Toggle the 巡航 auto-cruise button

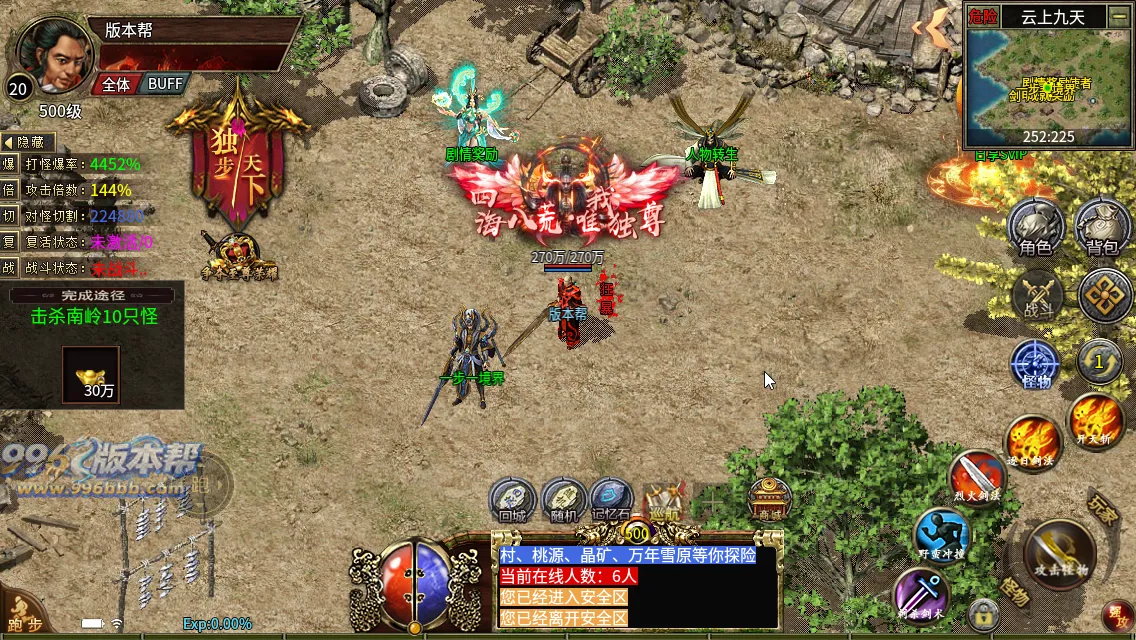662,498
